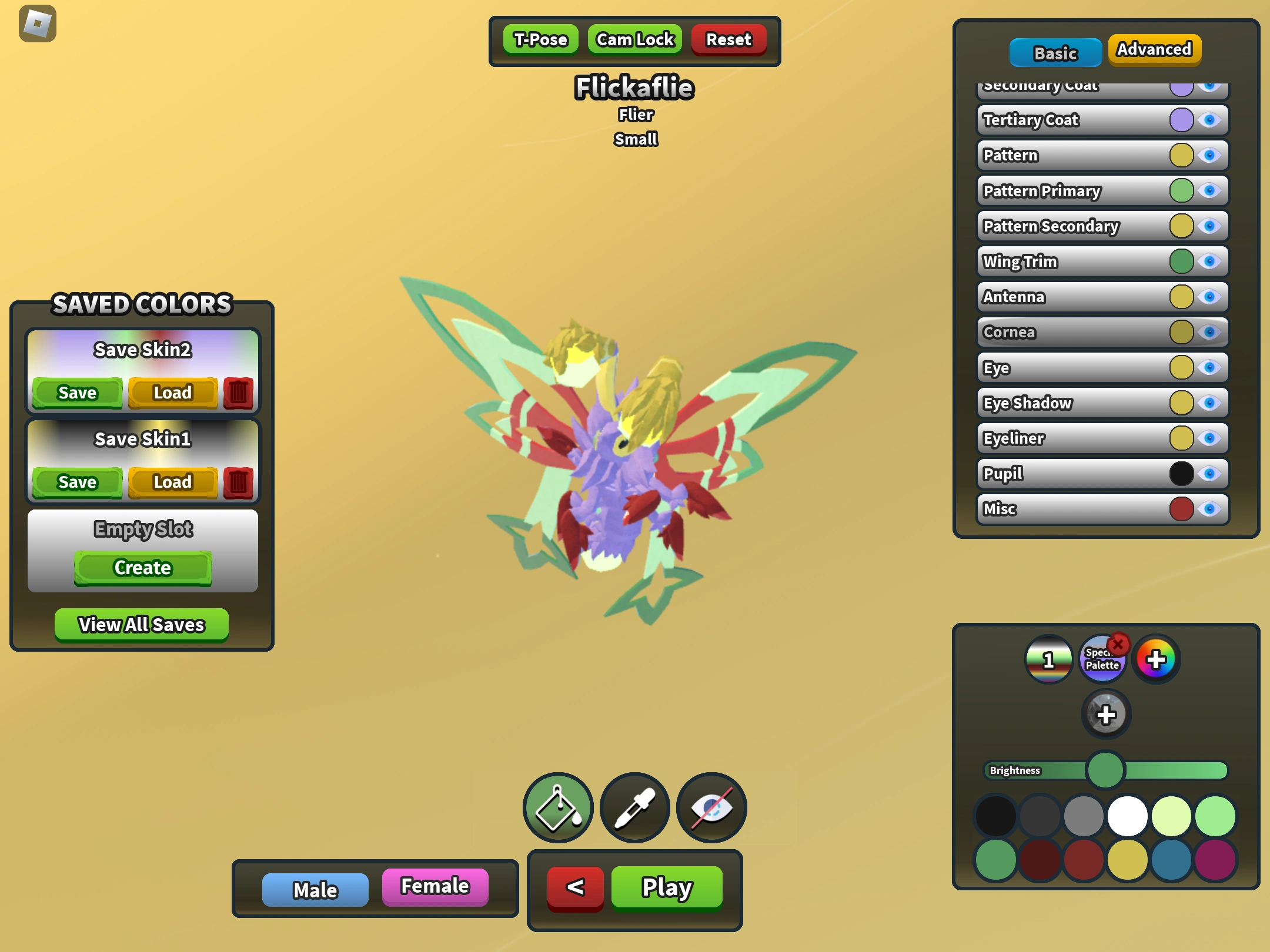Open palette slot 1
The height and width of the screenshot is (952, 1270).
(1049, 660)
